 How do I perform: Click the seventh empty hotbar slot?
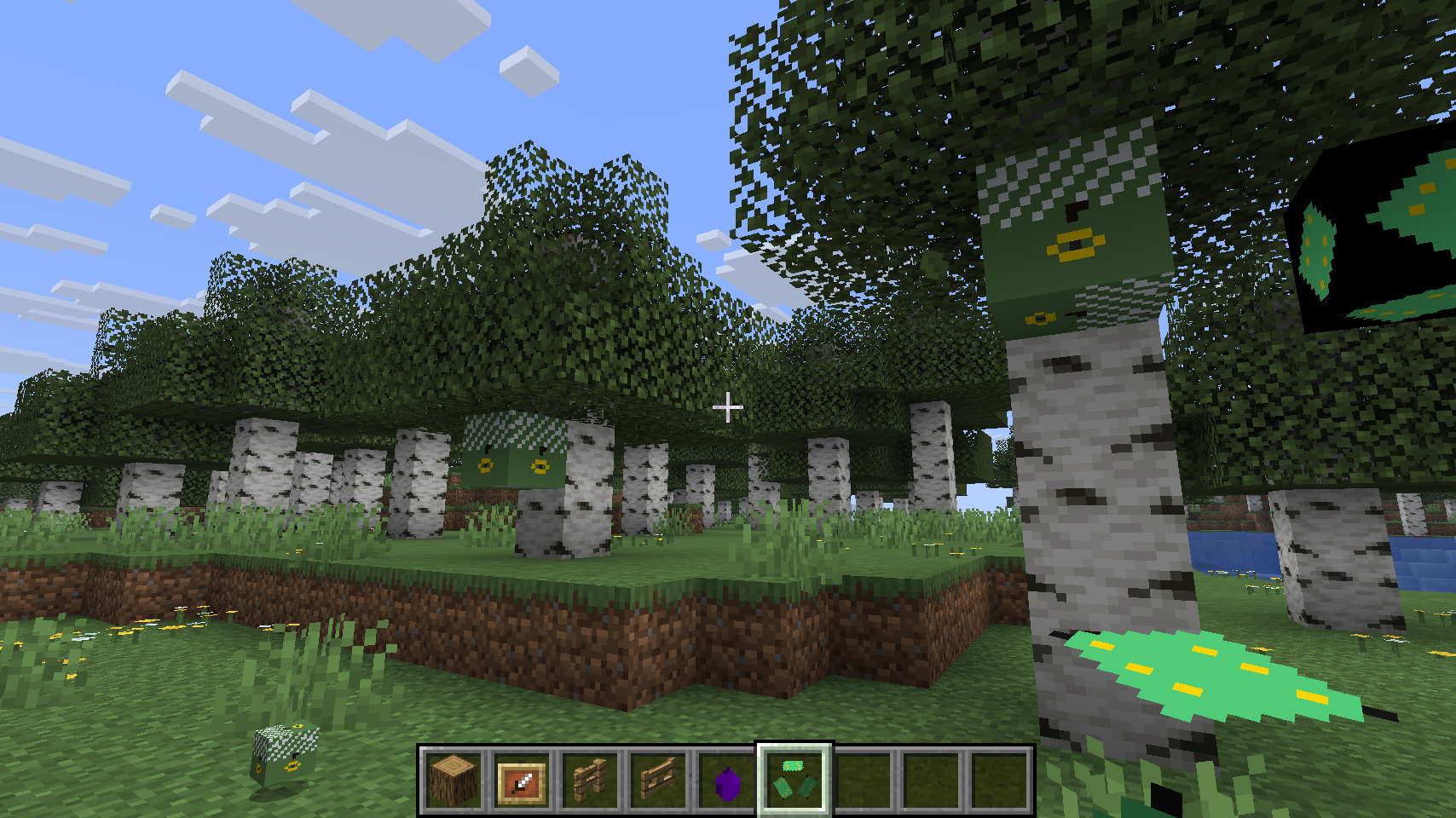(864, 781)
